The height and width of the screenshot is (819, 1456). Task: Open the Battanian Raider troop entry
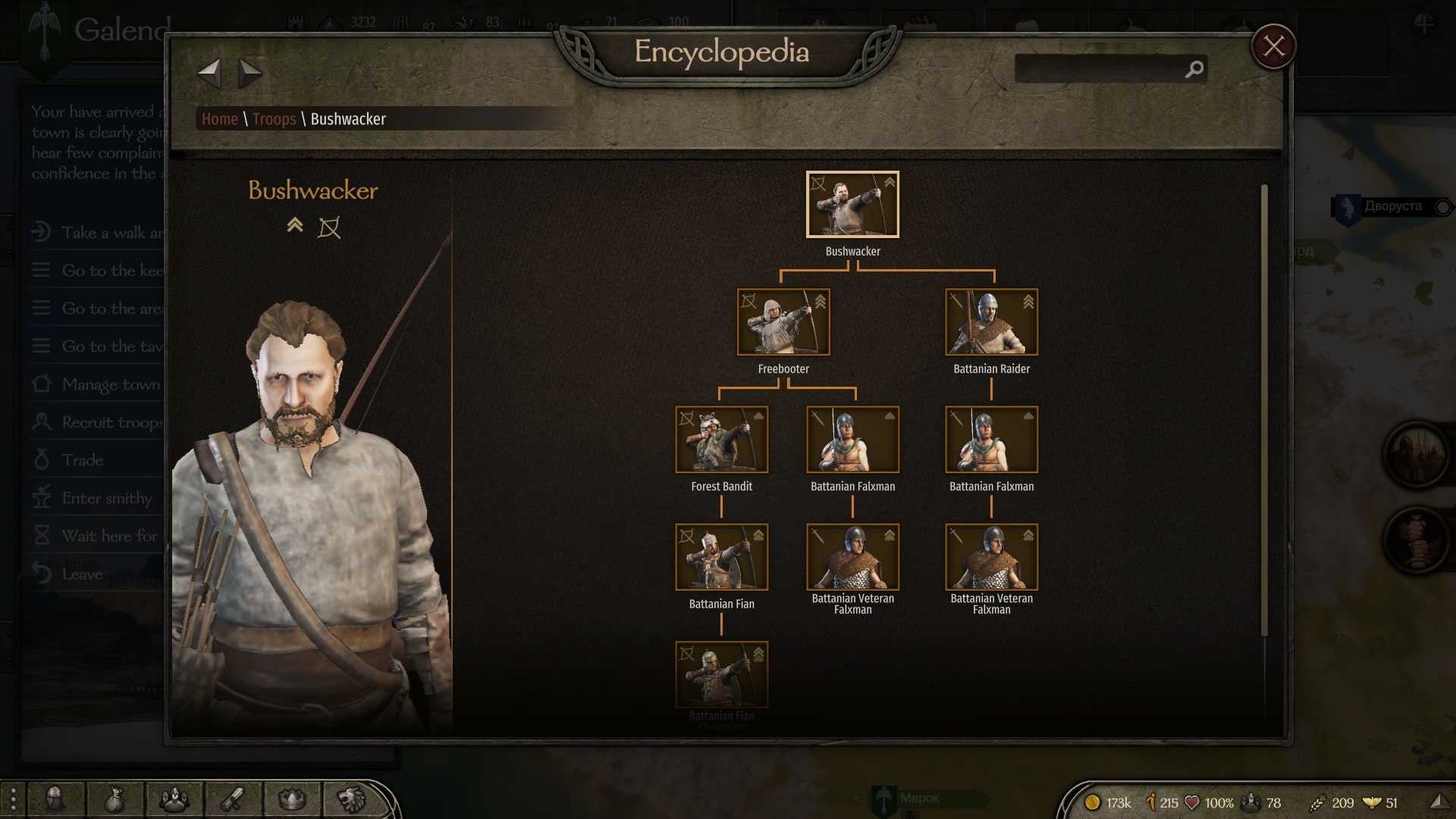[x=991, y=322]
